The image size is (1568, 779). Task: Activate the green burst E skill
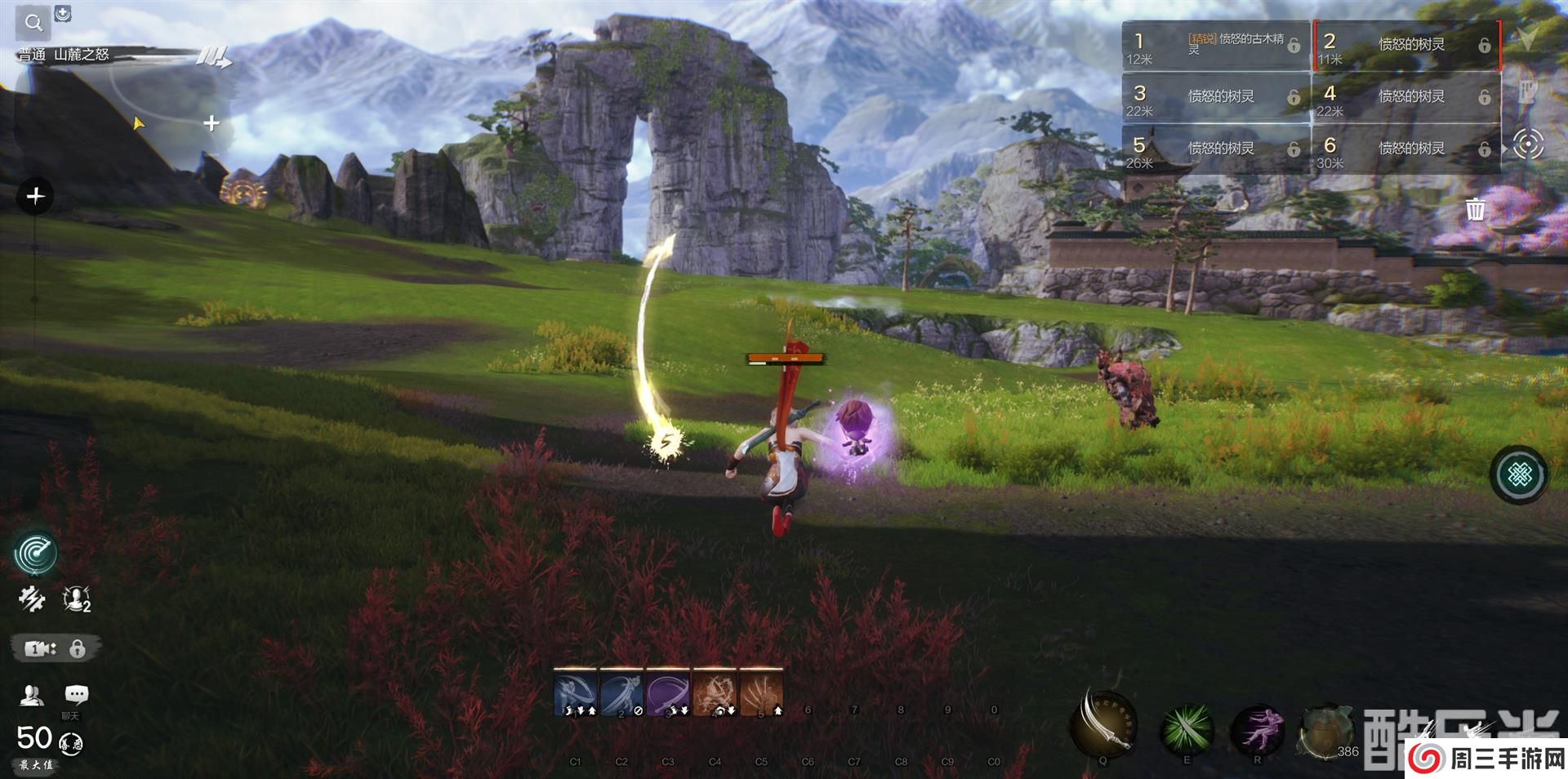click(1187, 728)
